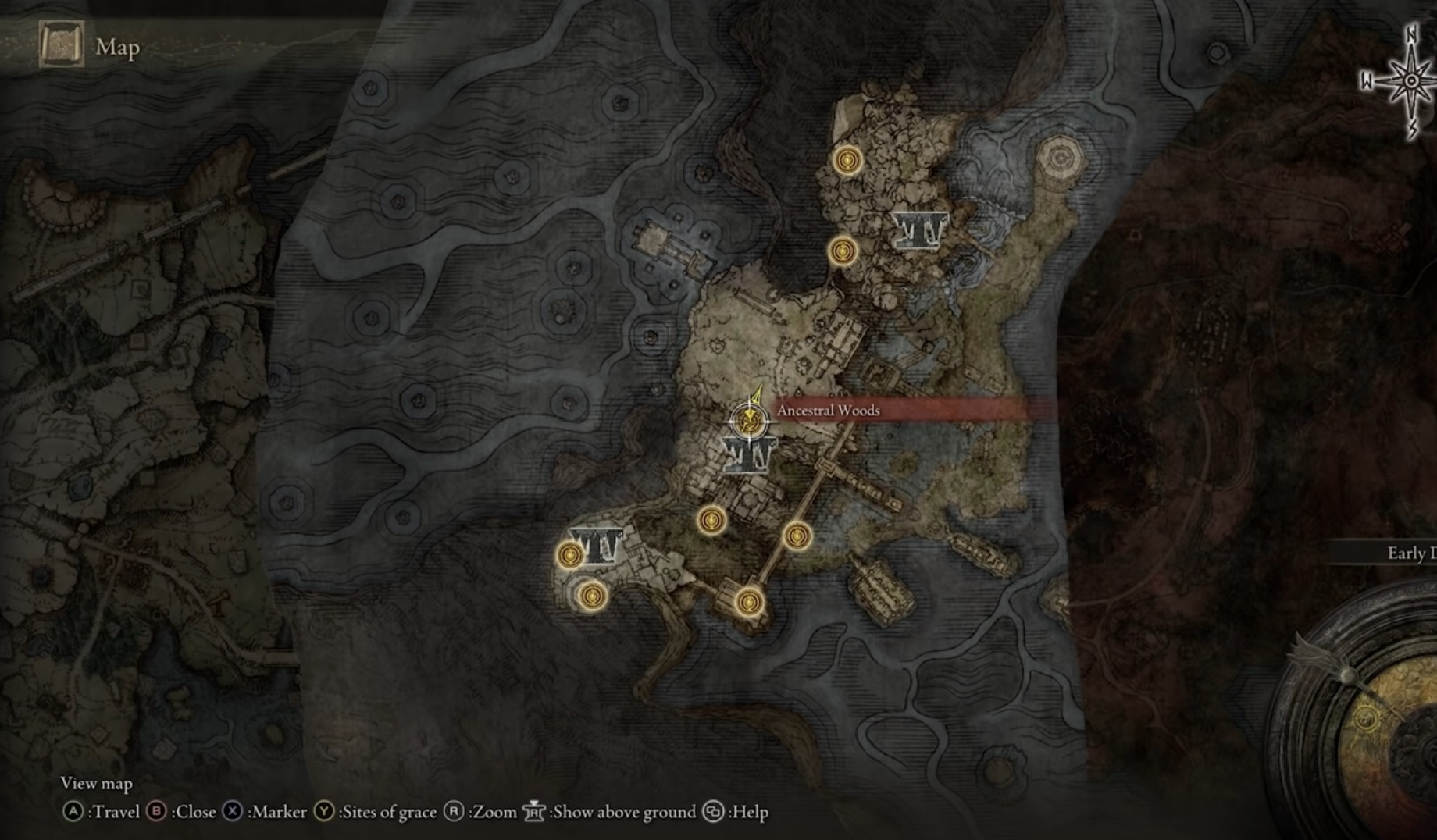Choose the grace marker midway along the long bridge
This screenshot has height=840, width=1437.
point(797,536)
